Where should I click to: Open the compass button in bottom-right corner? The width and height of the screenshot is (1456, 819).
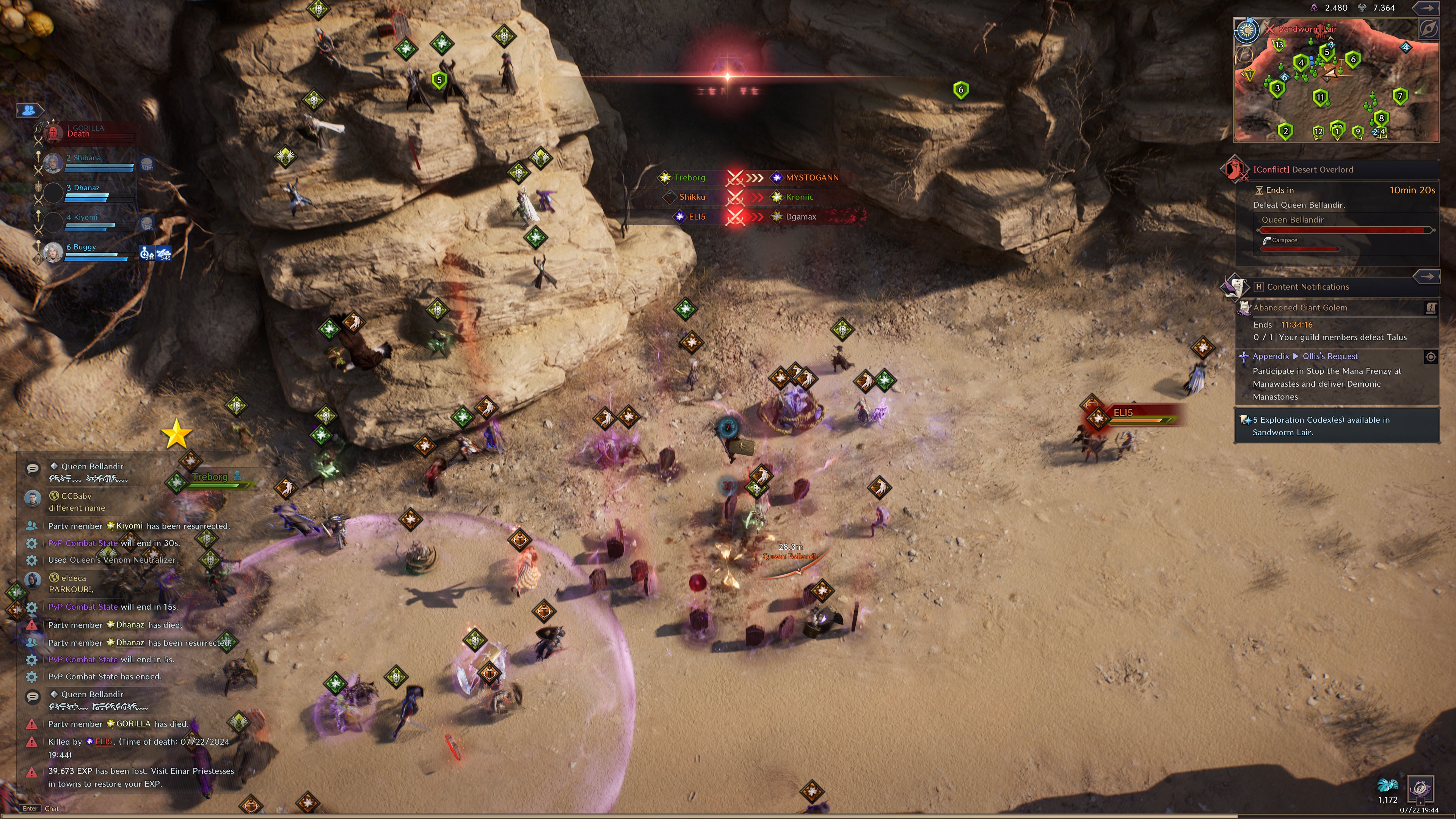[1420, 789]
